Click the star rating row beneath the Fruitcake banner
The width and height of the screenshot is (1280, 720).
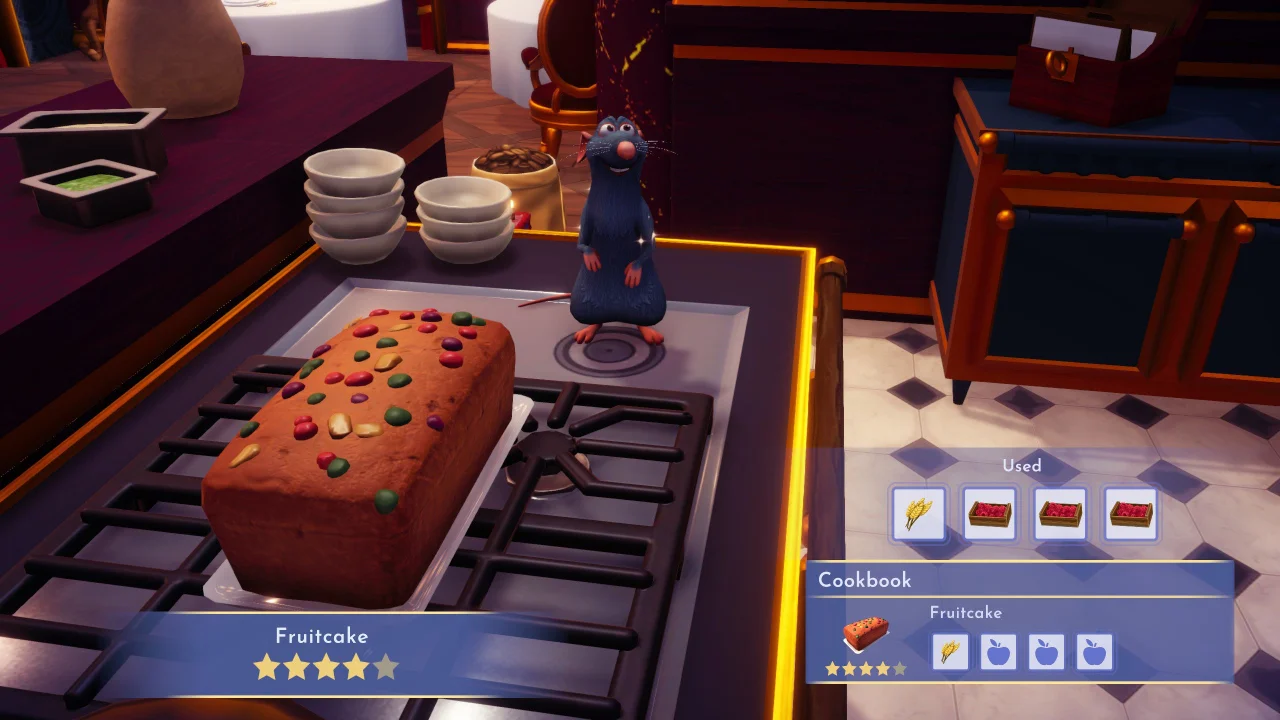pos(325,668)
